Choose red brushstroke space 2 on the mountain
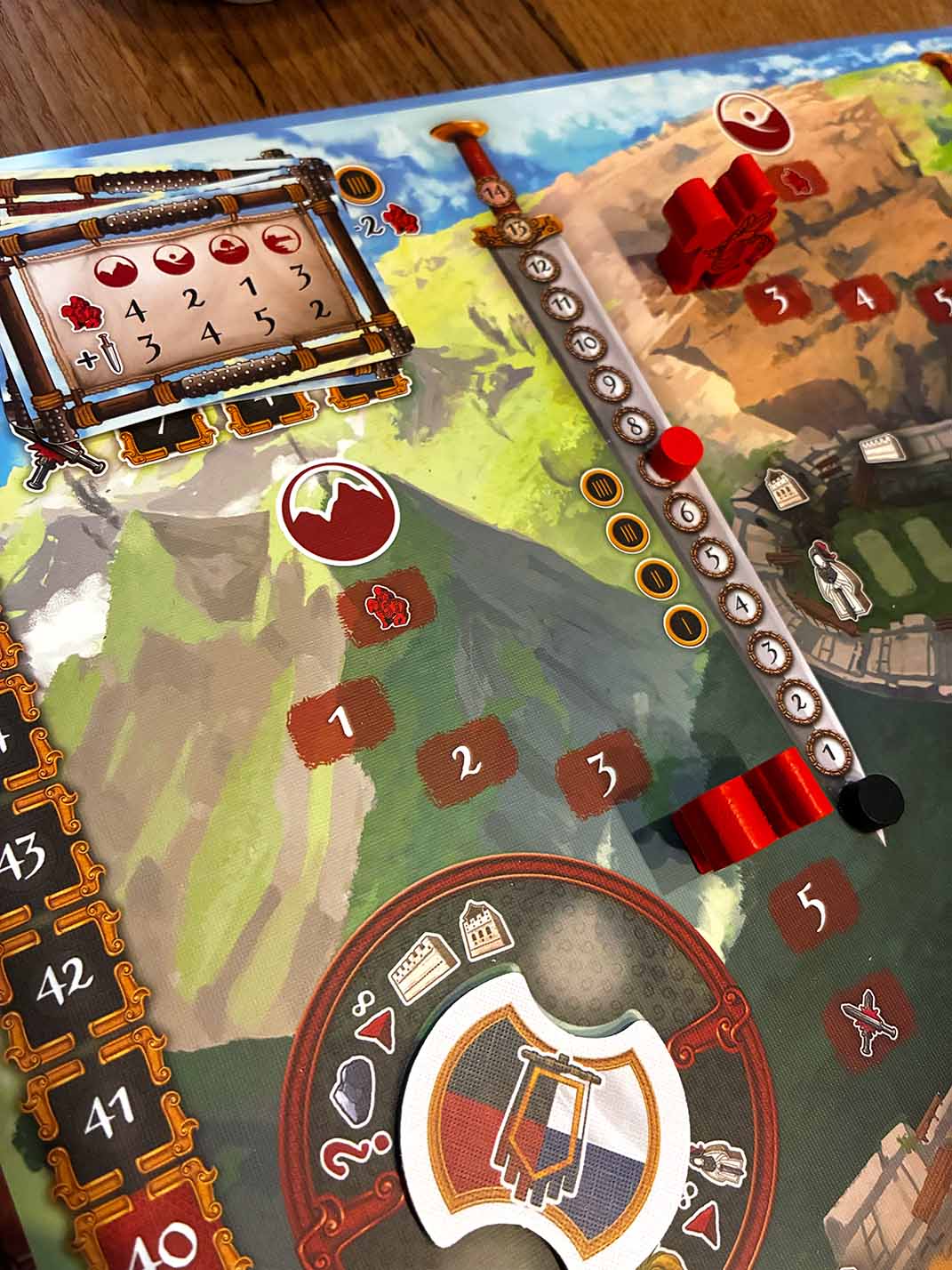 (x=467, y=761)
